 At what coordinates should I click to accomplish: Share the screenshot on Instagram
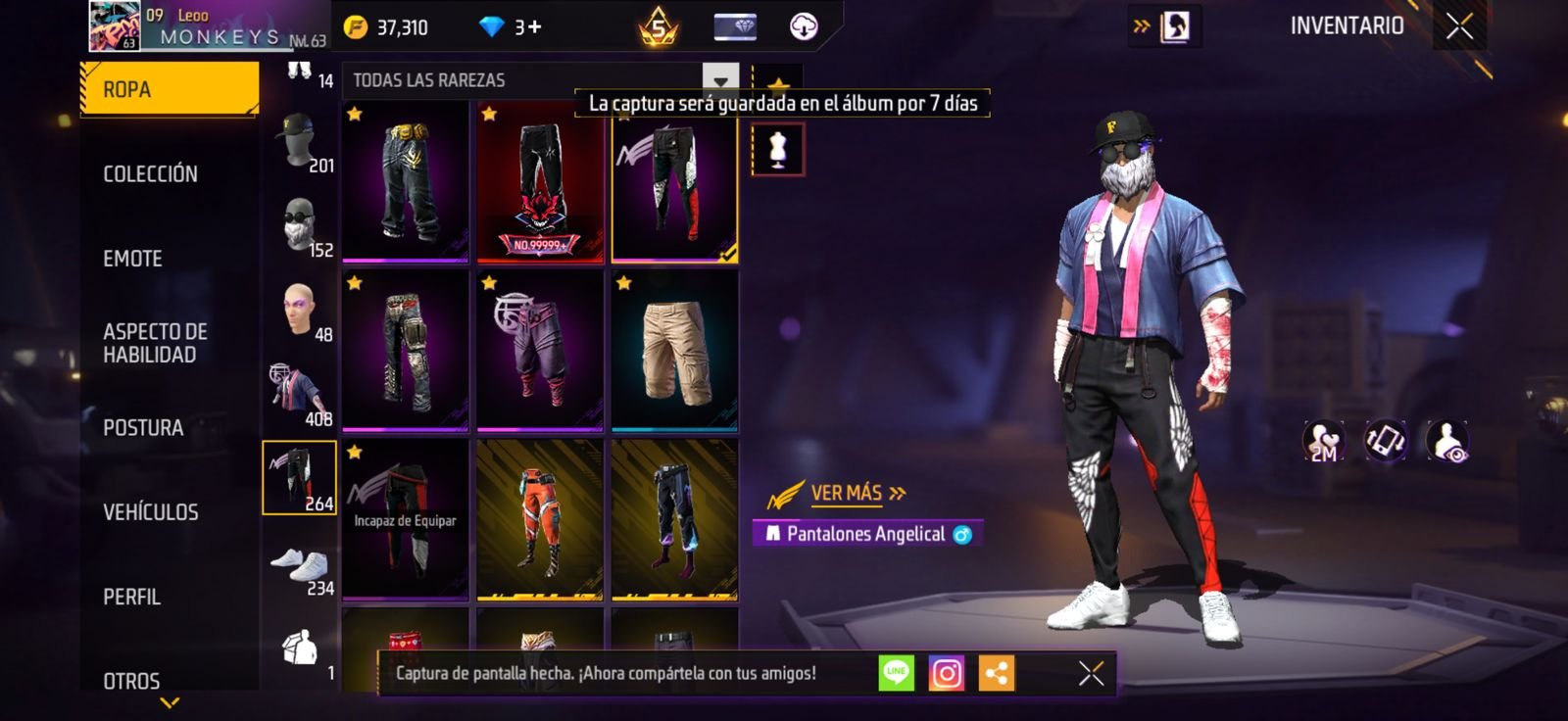click(x=947, y=673)
